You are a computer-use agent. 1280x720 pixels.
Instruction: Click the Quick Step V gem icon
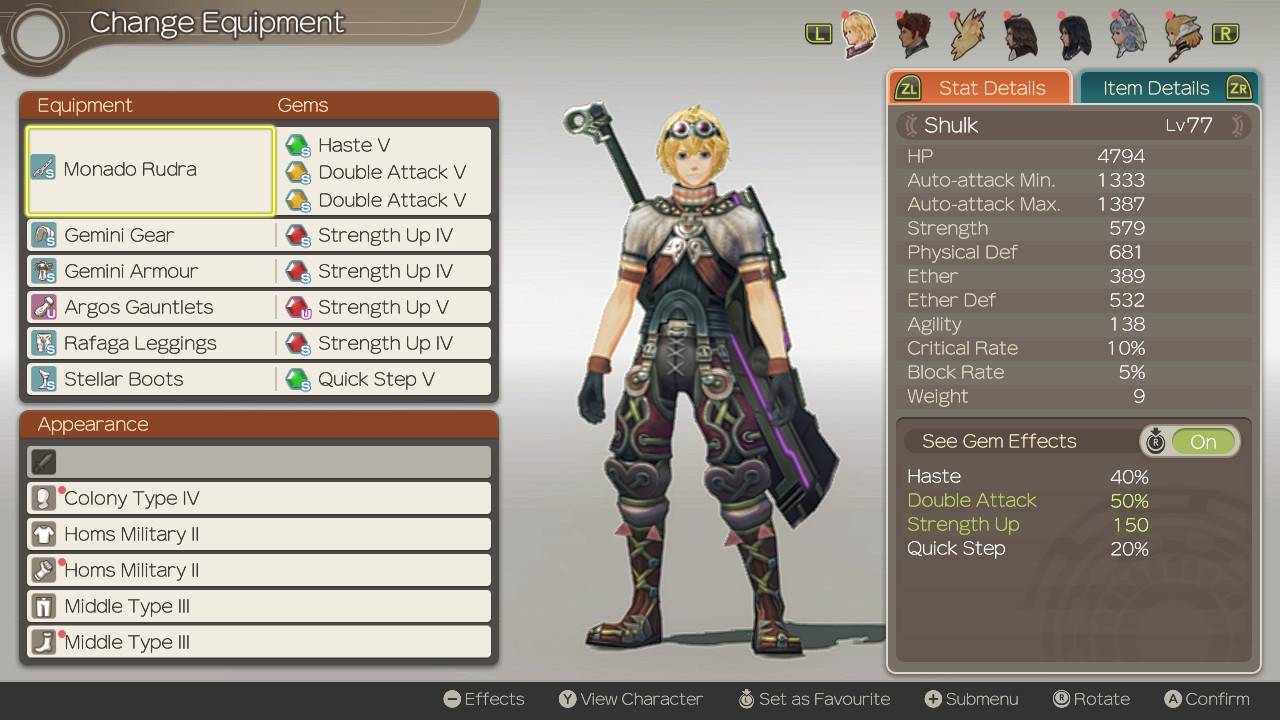point(297,379)
